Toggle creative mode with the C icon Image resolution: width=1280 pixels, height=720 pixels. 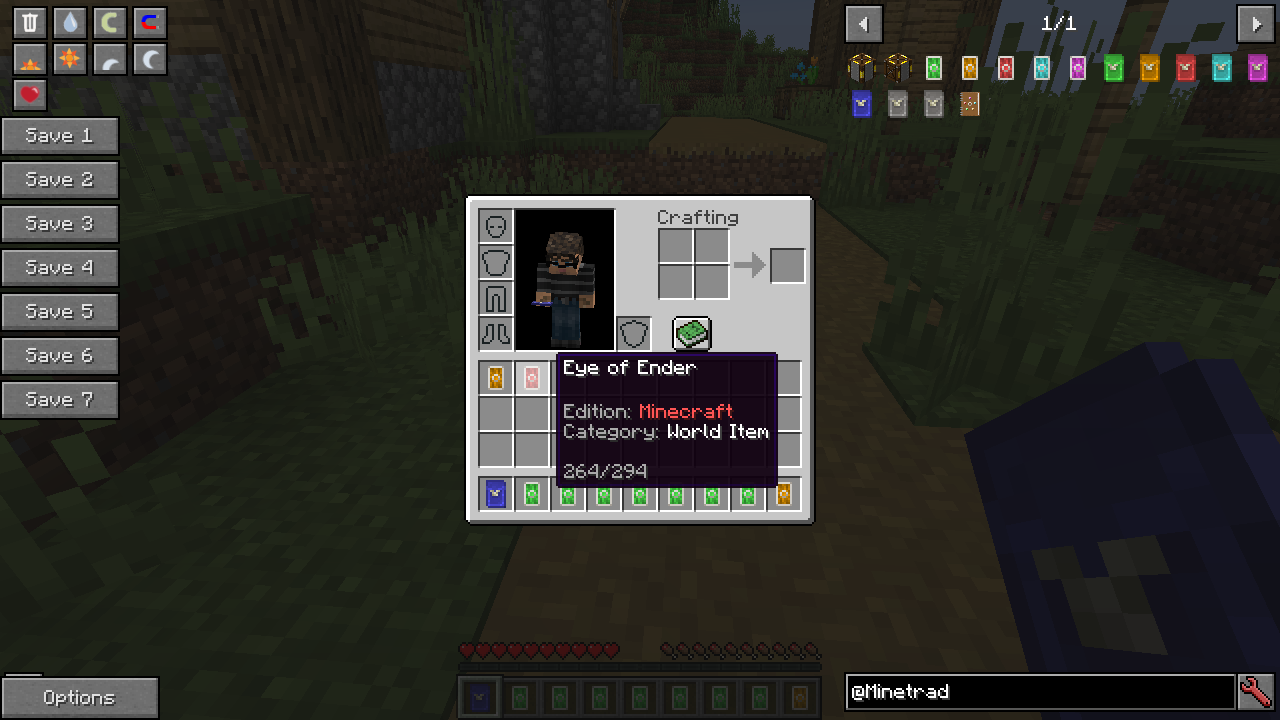coord(109,22)
